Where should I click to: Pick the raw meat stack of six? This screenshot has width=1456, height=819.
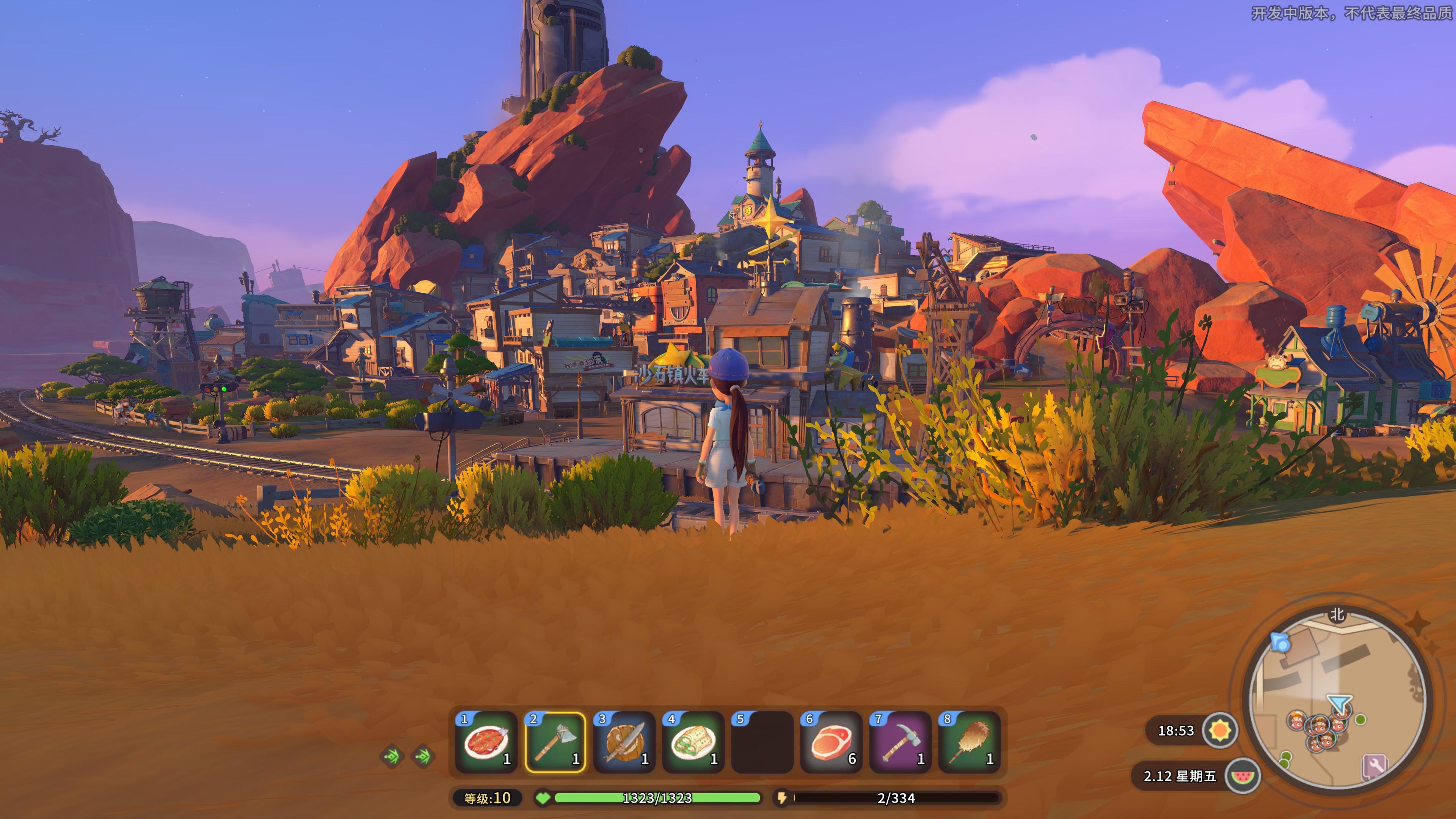[x=832, y=742]
